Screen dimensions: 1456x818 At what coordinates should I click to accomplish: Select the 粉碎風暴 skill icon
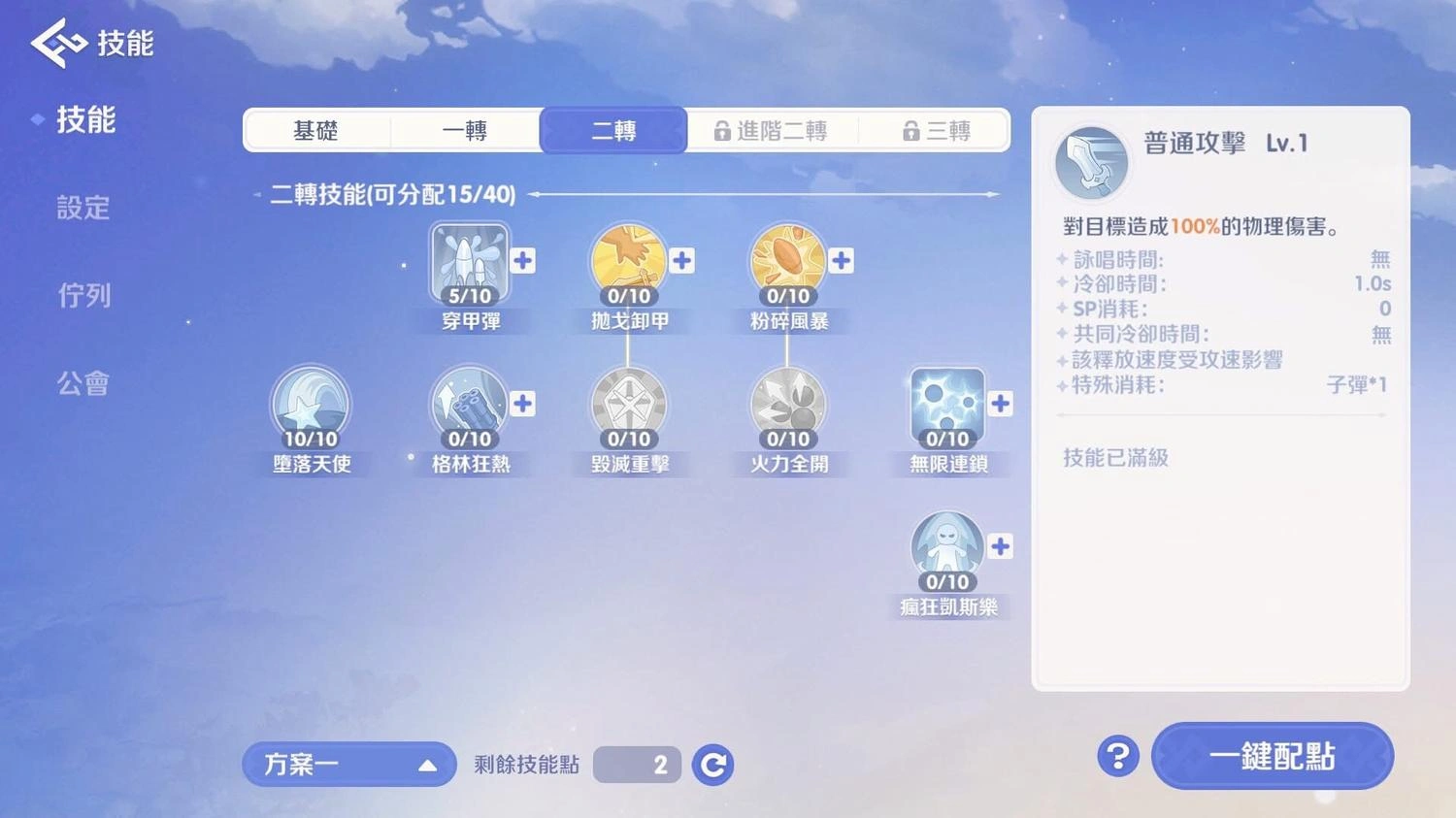coord(787,262)
